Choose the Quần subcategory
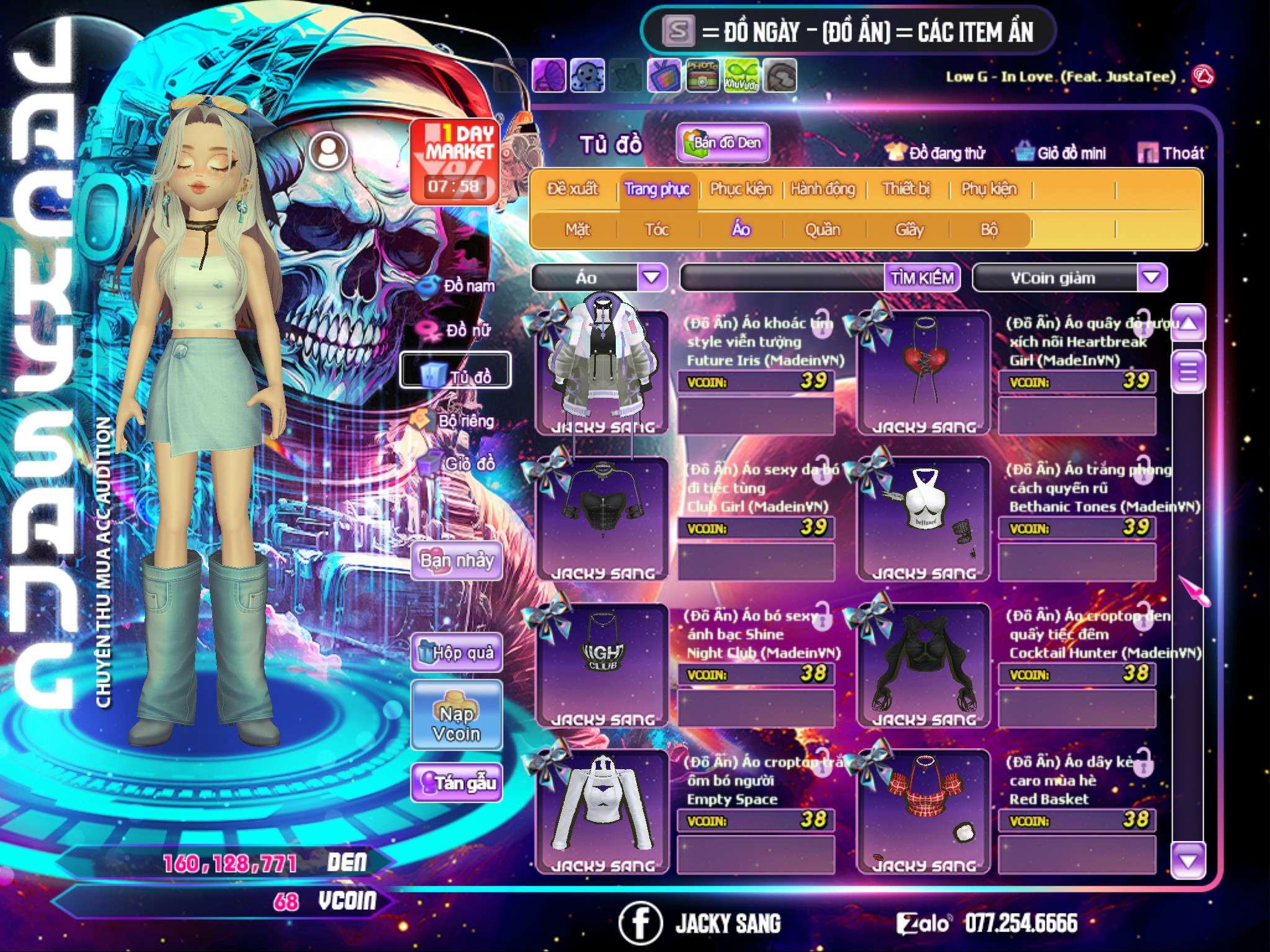Screen dimensions: 1270x952 pyautogui.click(x=822, y=230)
